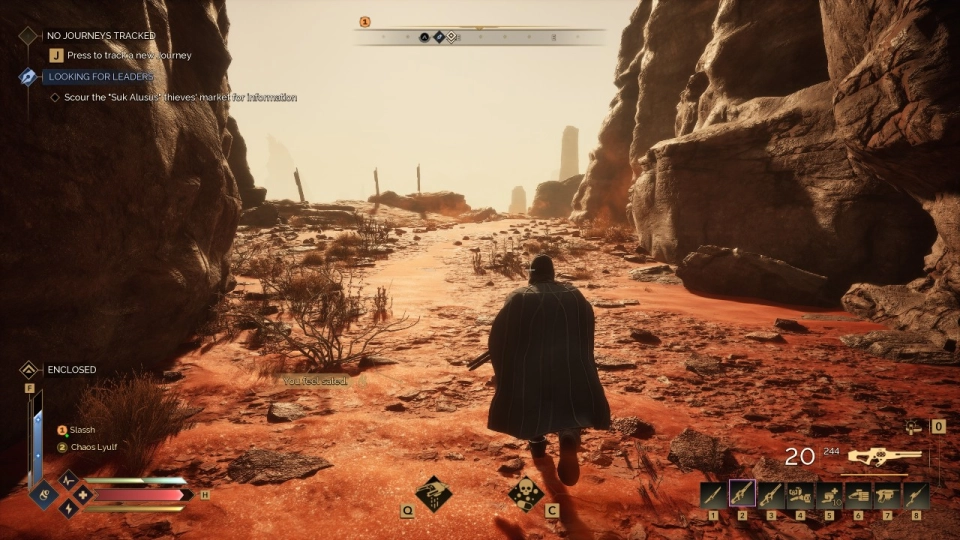This screenshot has width=960, height=540.
Task: Select party member Chaos Lyulf
Action: click(x=93, y=447)
